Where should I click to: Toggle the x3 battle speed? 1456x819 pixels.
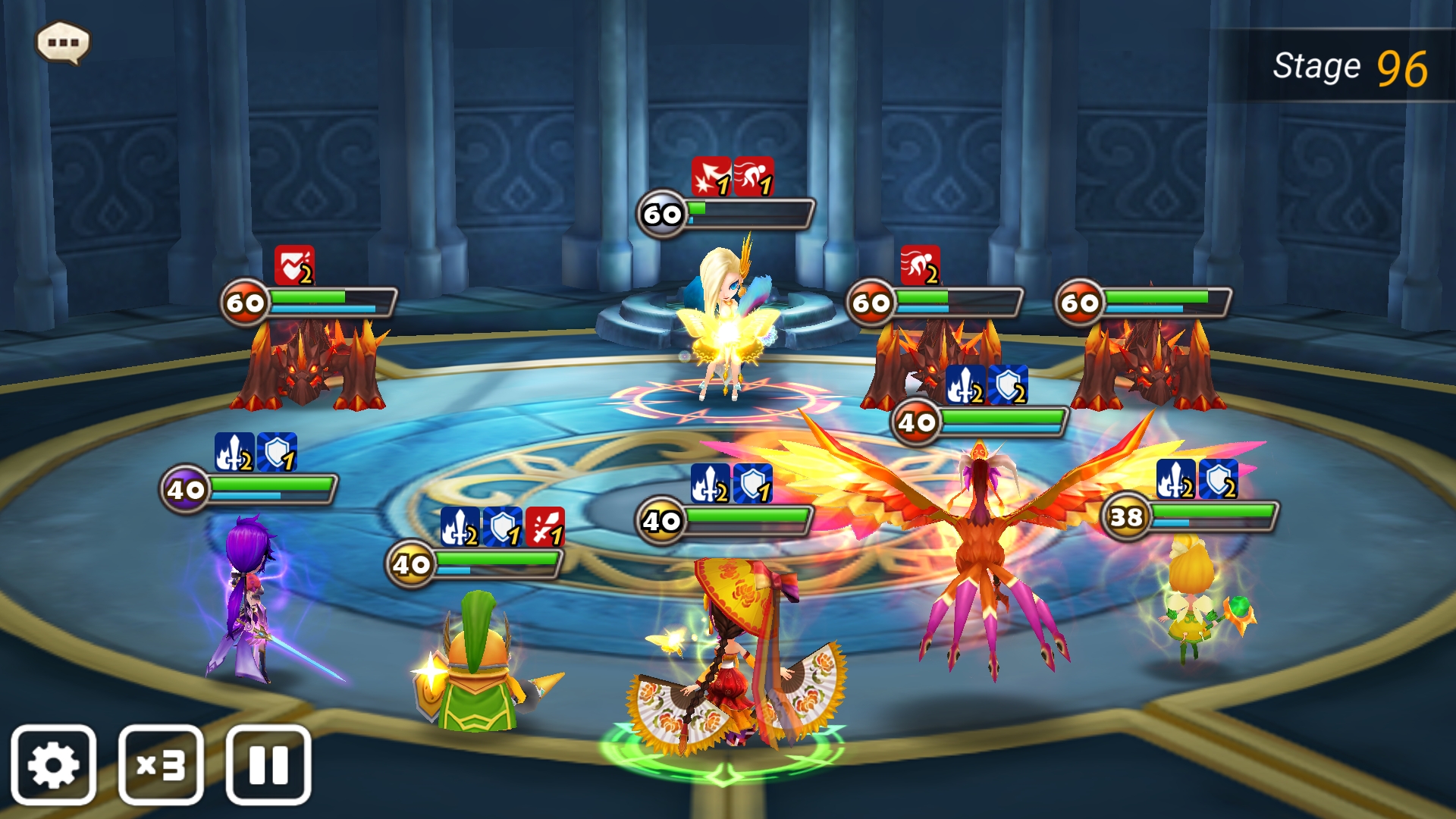pos(161,764)
